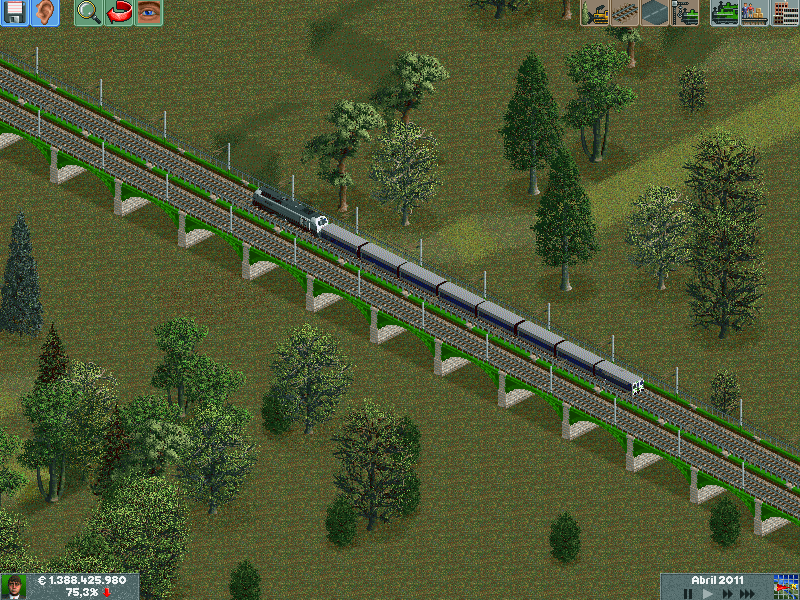
Task: Select the bulldozer terrain tool
Action: [595, 13]
